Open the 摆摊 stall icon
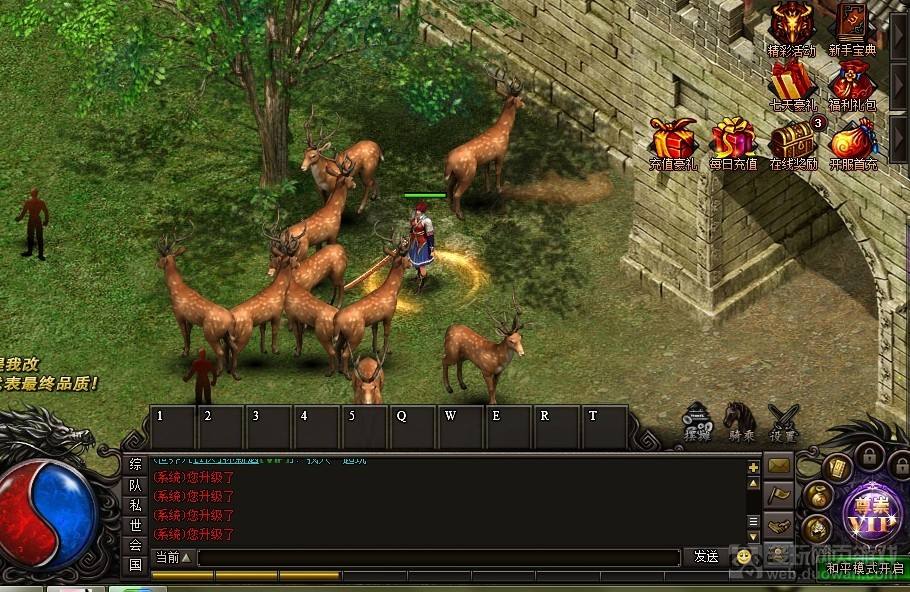The image size is (910, 592). click(697, 420)
